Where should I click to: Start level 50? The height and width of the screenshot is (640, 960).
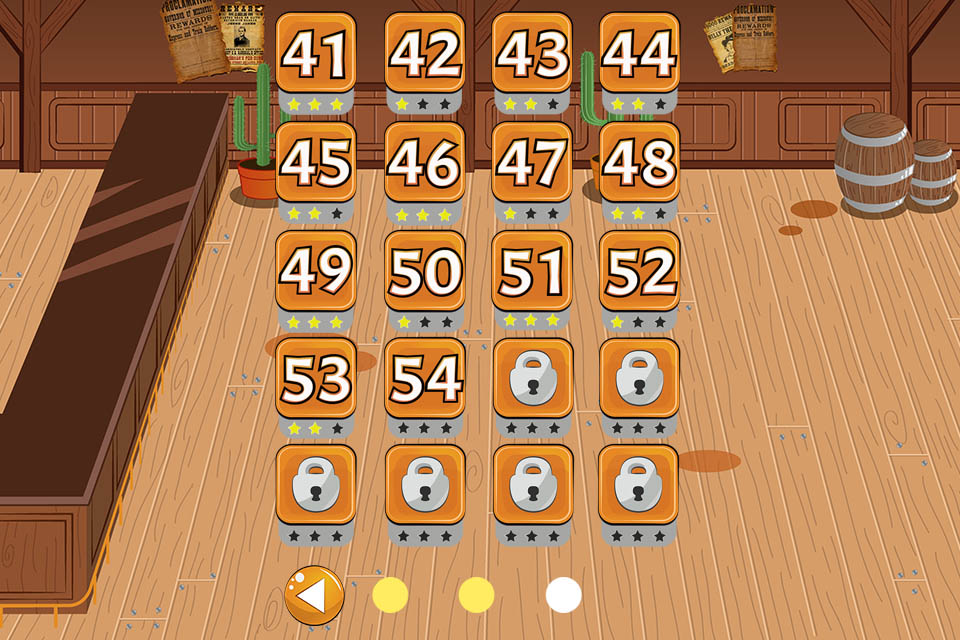425,271
